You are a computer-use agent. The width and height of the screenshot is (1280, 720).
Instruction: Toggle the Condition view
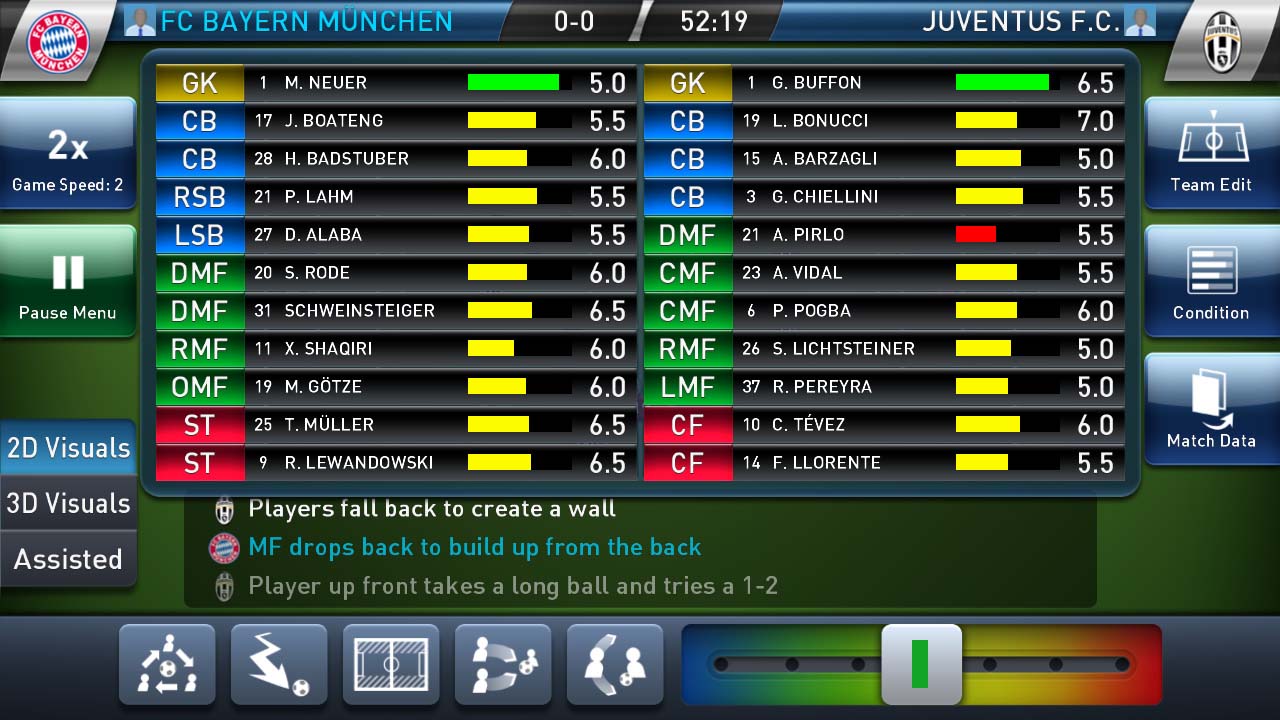point(1211,281)
